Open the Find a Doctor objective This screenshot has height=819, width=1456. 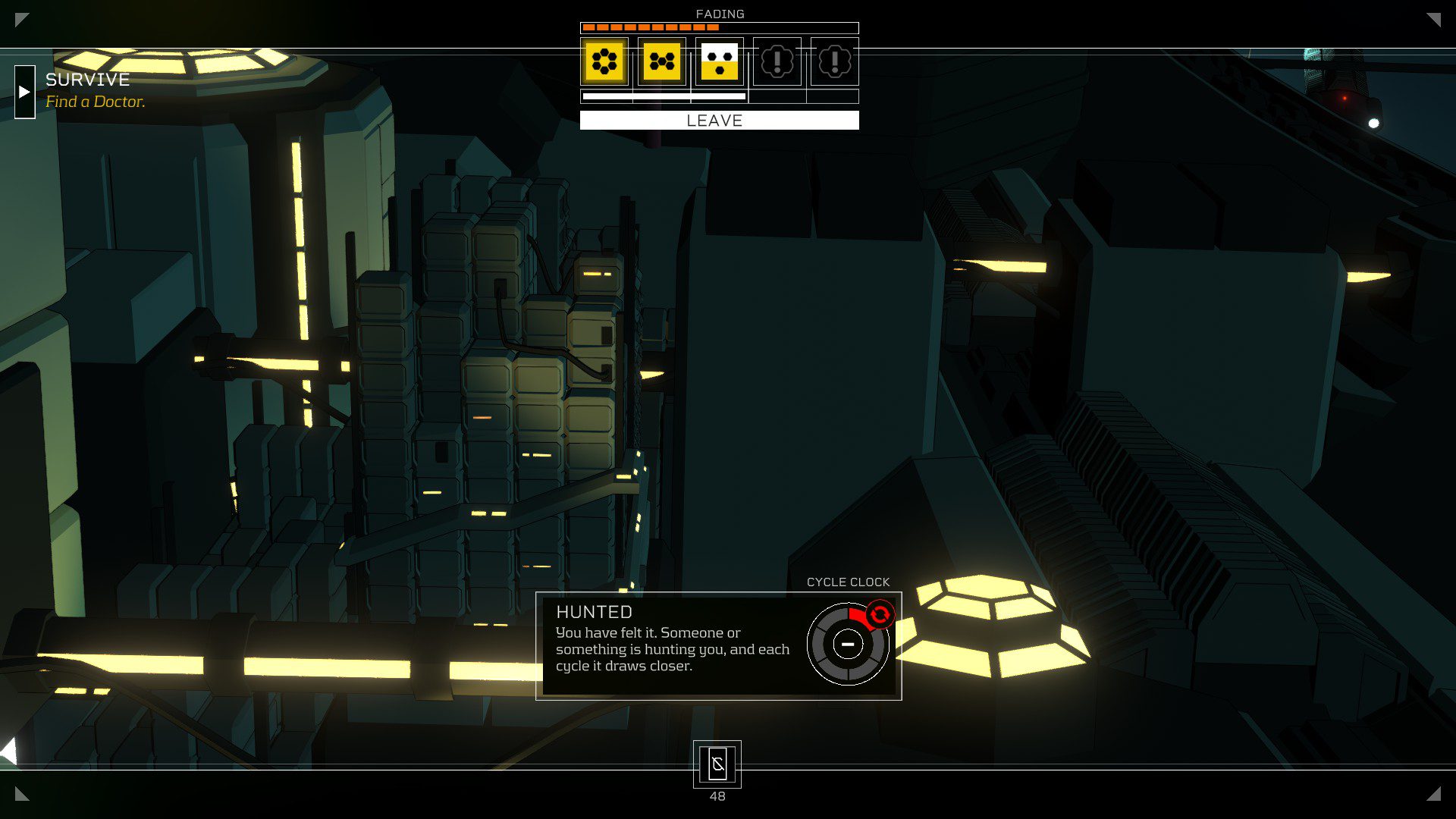(x=95, y=102)
